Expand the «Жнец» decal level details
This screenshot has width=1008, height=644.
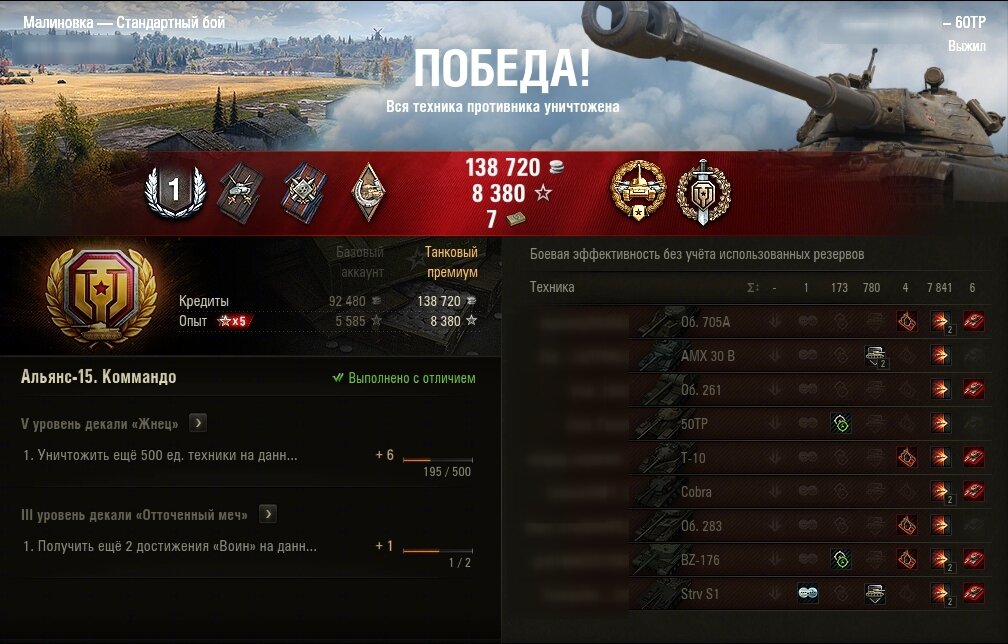[x=198, y=423]
